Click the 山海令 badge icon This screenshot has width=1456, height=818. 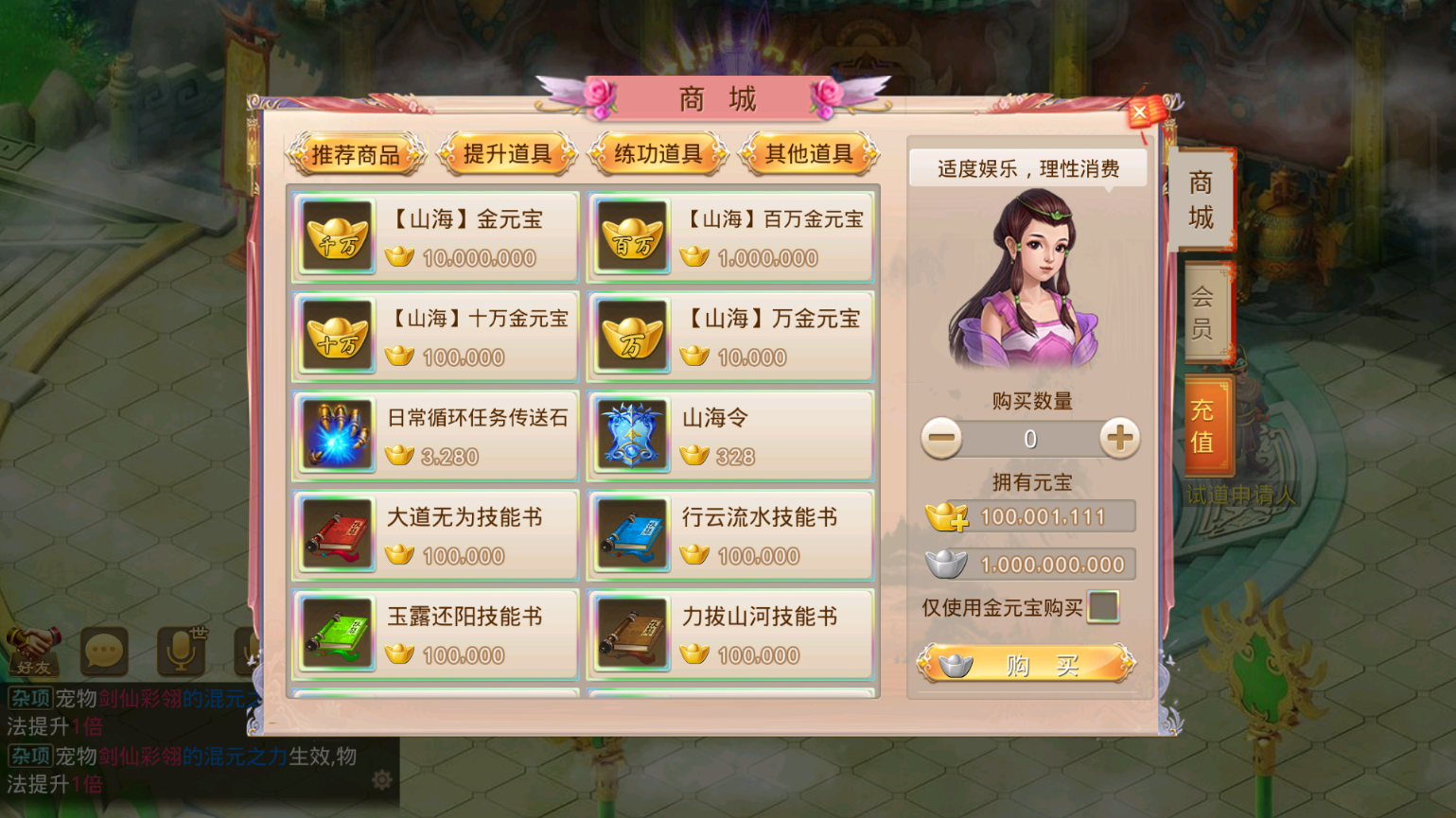[632, 434]
